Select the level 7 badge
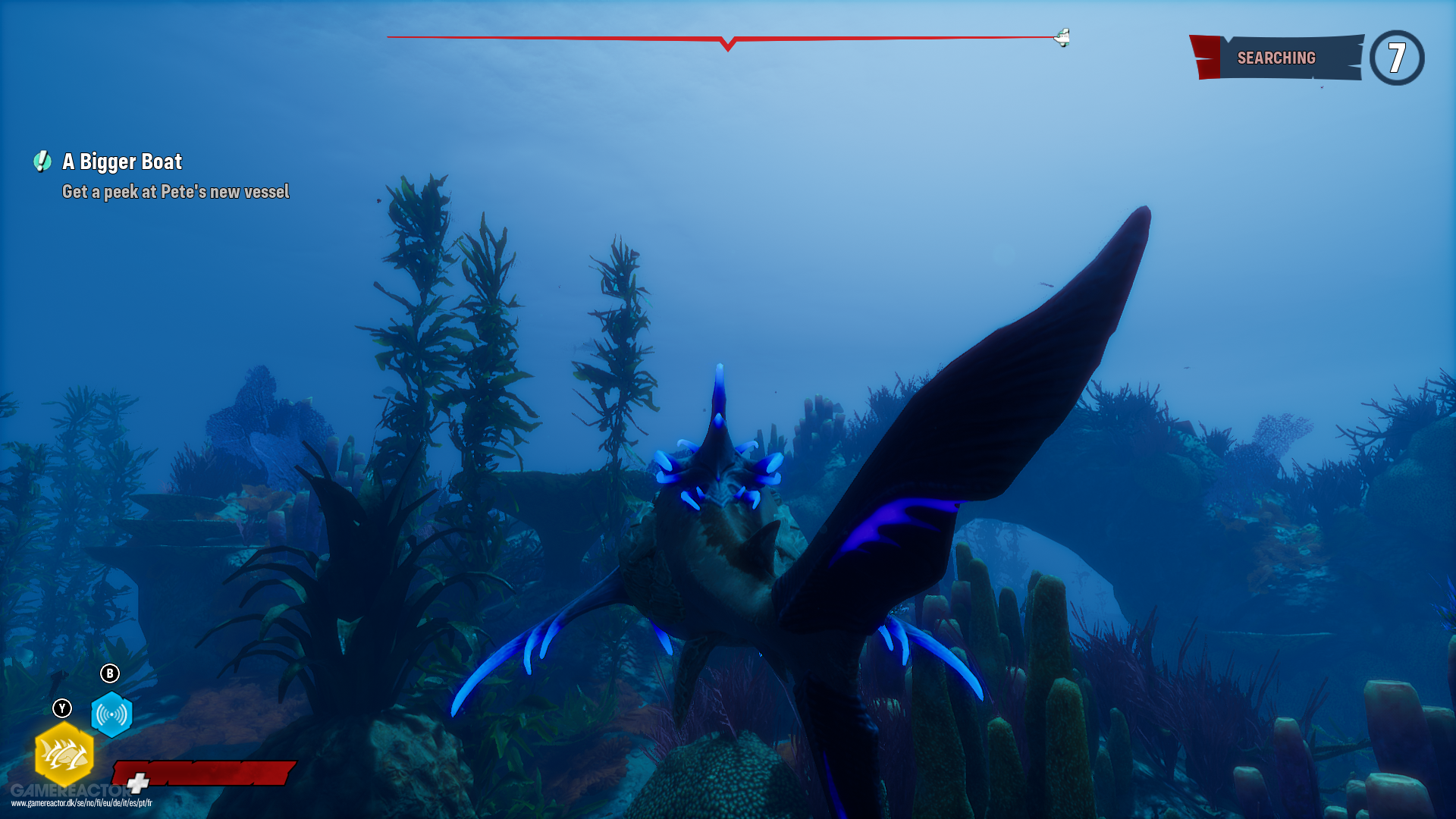This screenshot has height=819, width=1456. coord(1399,57)
